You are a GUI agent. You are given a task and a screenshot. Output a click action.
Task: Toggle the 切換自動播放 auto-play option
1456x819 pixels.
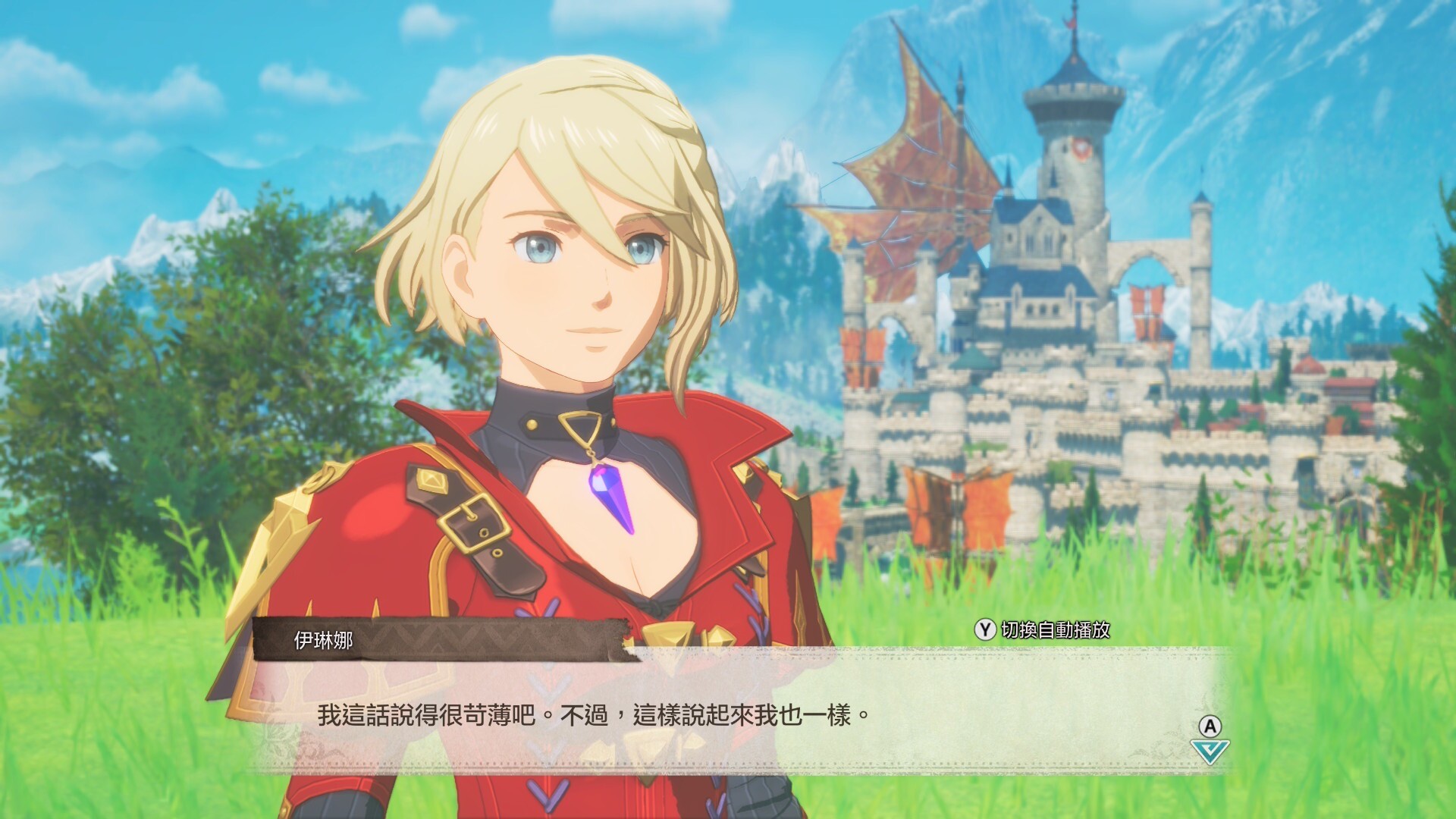tap(1043, 629)
